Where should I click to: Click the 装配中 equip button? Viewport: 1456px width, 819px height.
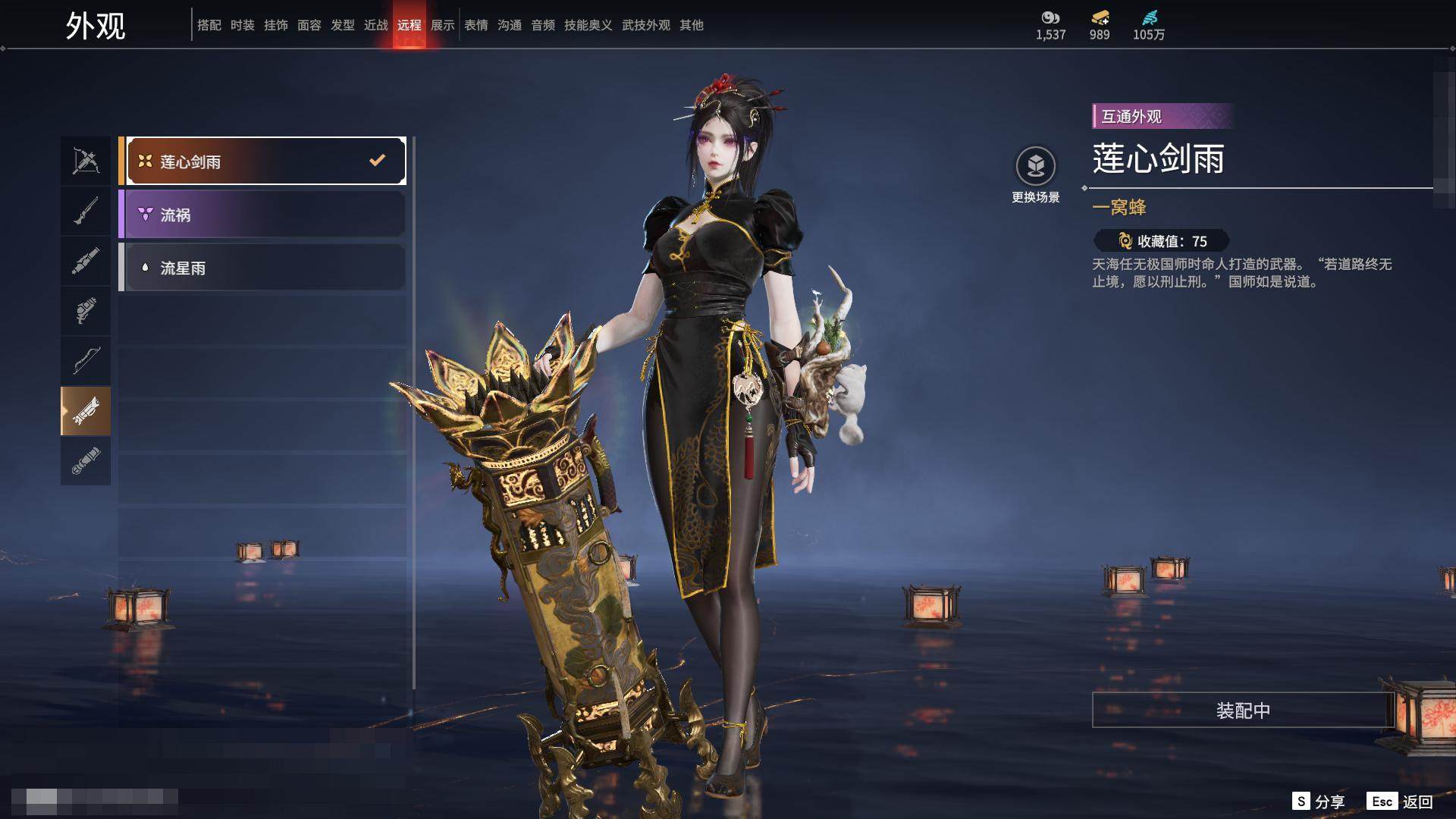1242,710
